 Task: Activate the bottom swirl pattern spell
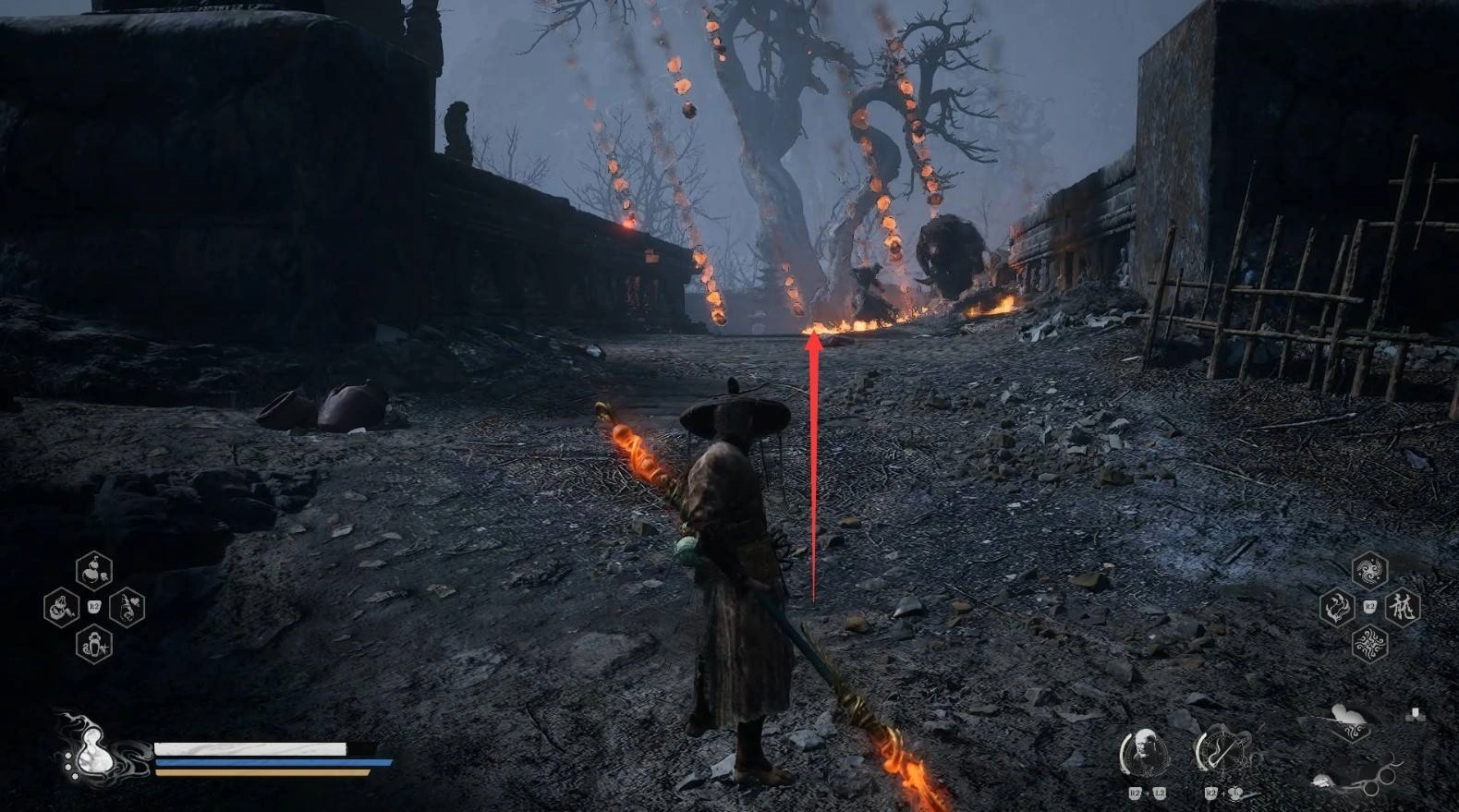coord(1368,643)
